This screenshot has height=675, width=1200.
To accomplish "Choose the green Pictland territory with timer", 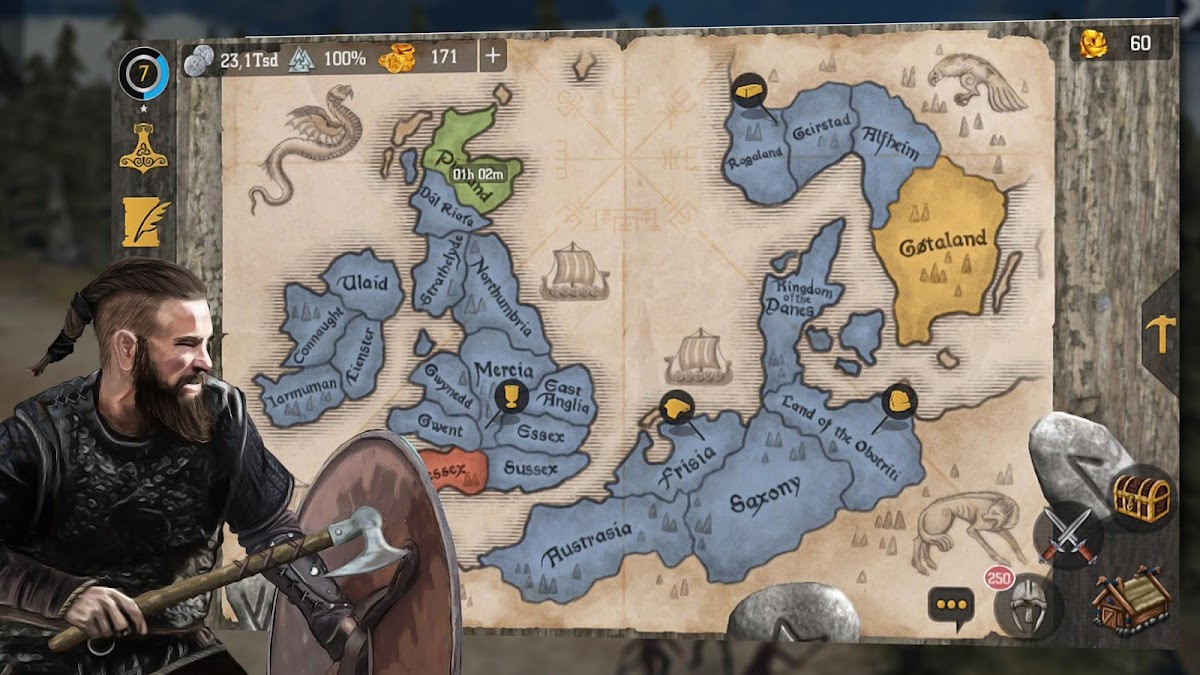I will 470,160.
